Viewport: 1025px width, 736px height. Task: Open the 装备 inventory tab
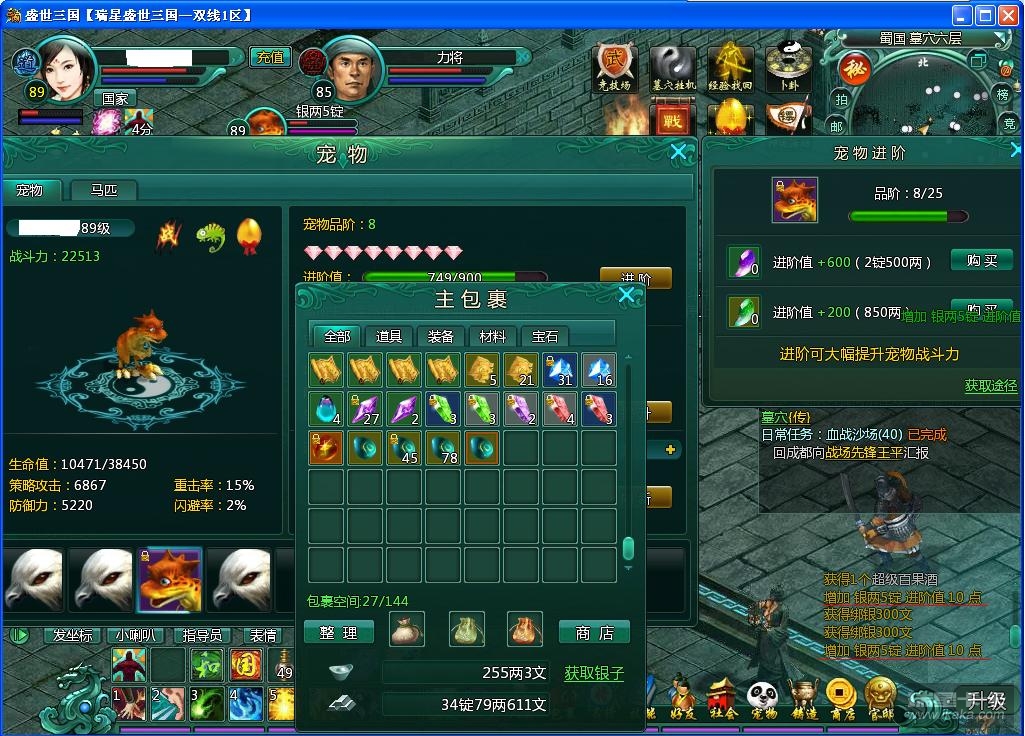[441, 336]
